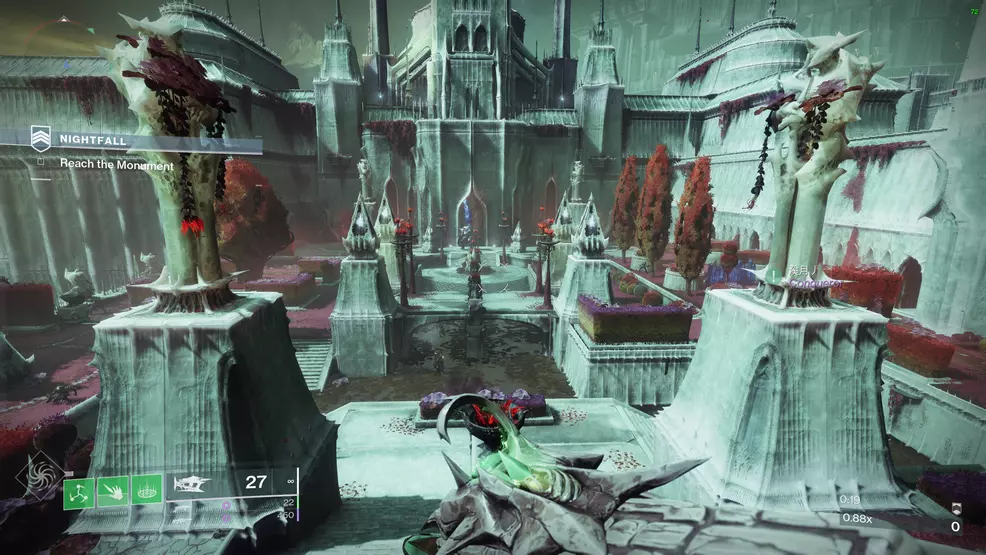
Task: Use the grenade ability icon
Action: (x=80, y=490)
